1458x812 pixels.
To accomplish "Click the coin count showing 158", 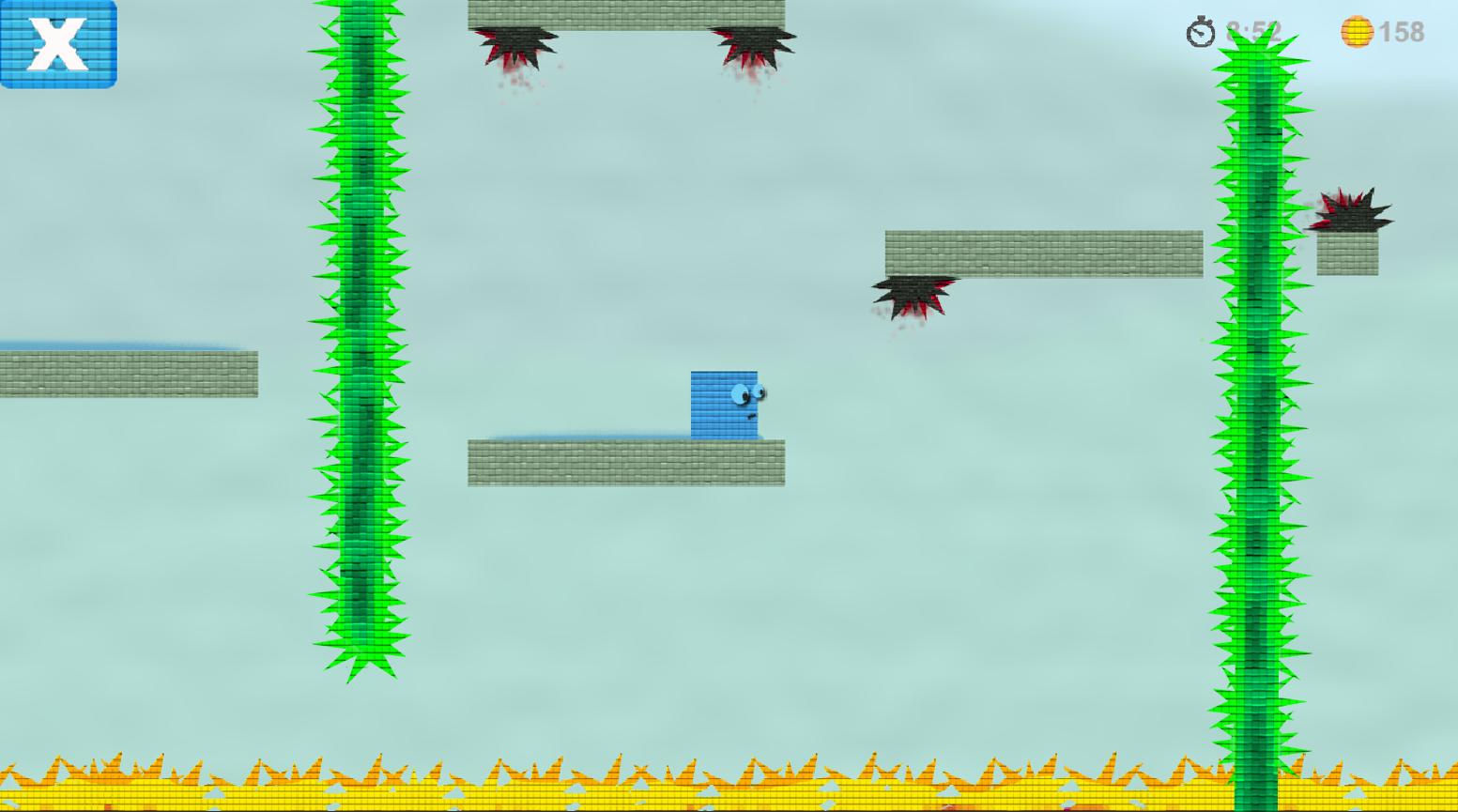I will (x=1401, y=31).
